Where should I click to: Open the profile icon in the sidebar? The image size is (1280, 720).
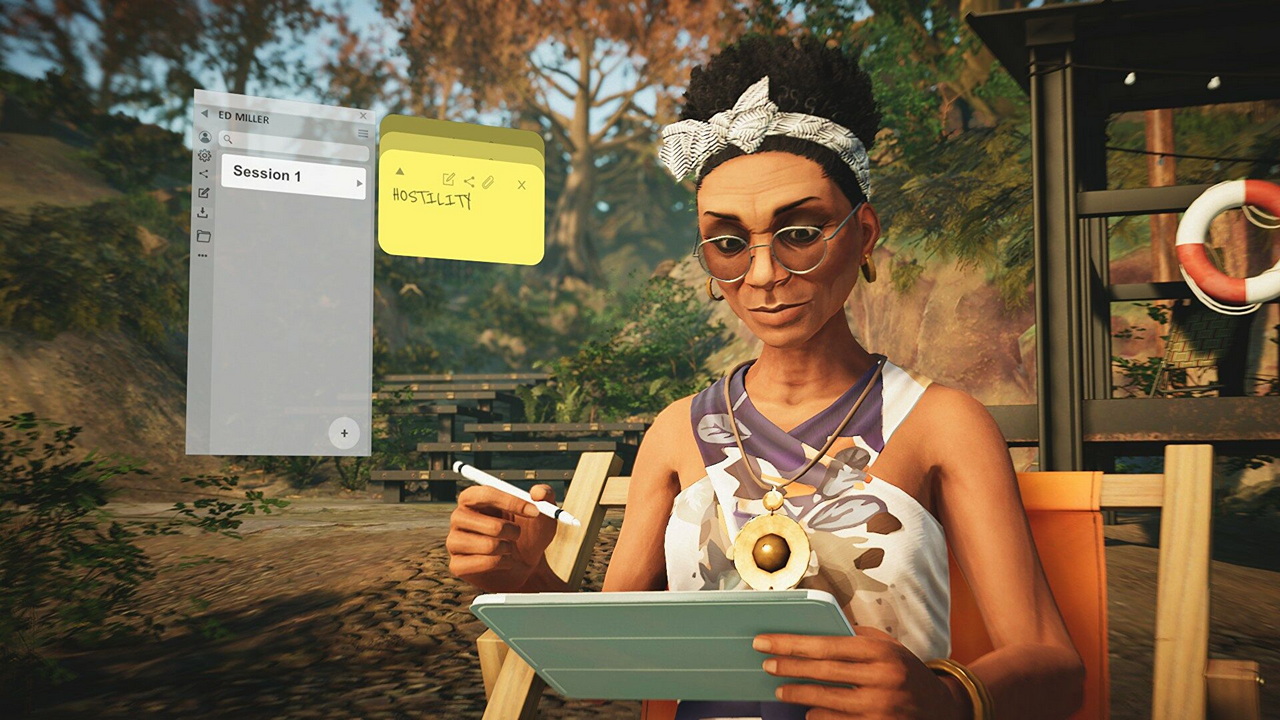point(205,137)
